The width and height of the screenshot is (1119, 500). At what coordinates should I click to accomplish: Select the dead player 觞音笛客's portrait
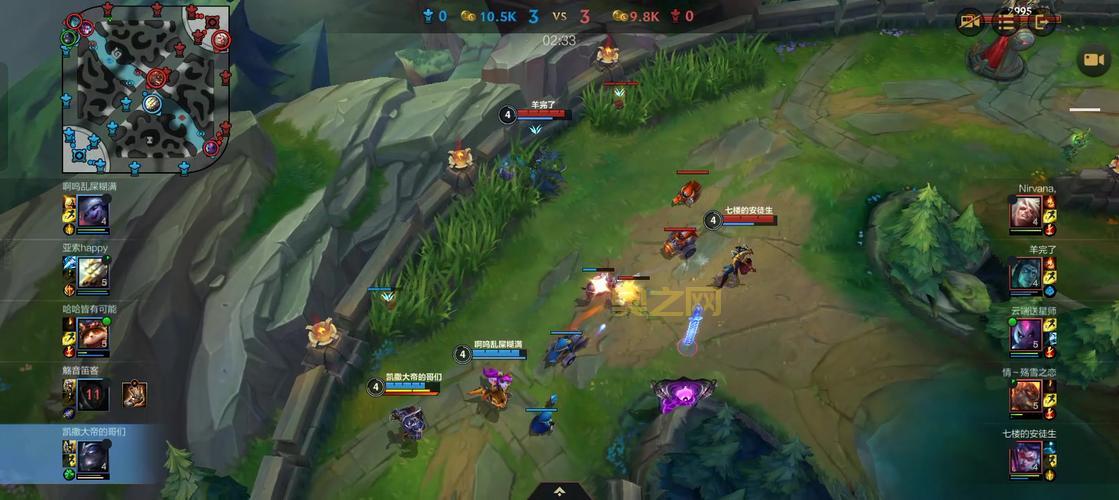pos(93,395)
